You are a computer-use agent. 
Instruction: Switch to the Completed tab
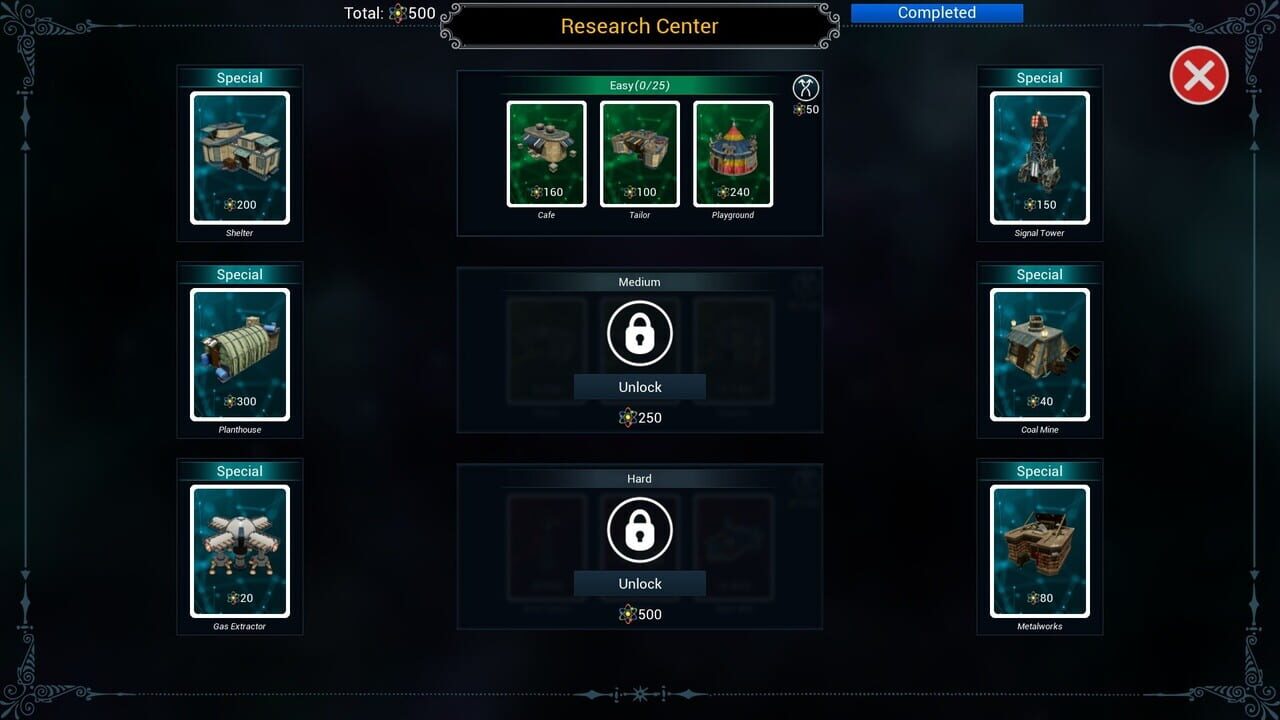tap(936, 12)
